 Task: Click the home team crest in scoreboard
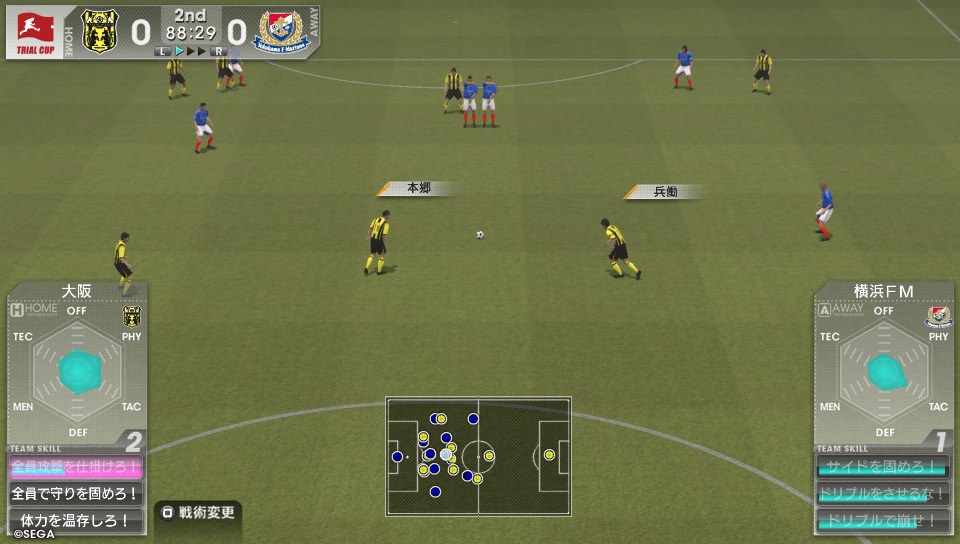(98, 31)
